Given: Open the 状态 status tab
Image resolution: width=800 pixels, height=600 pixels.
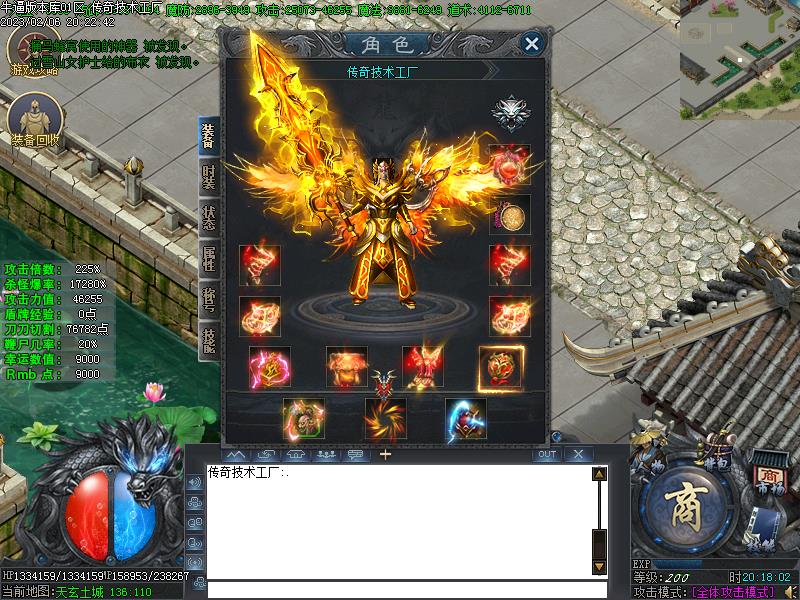Looking at the screenshot, I should point(208,219).
